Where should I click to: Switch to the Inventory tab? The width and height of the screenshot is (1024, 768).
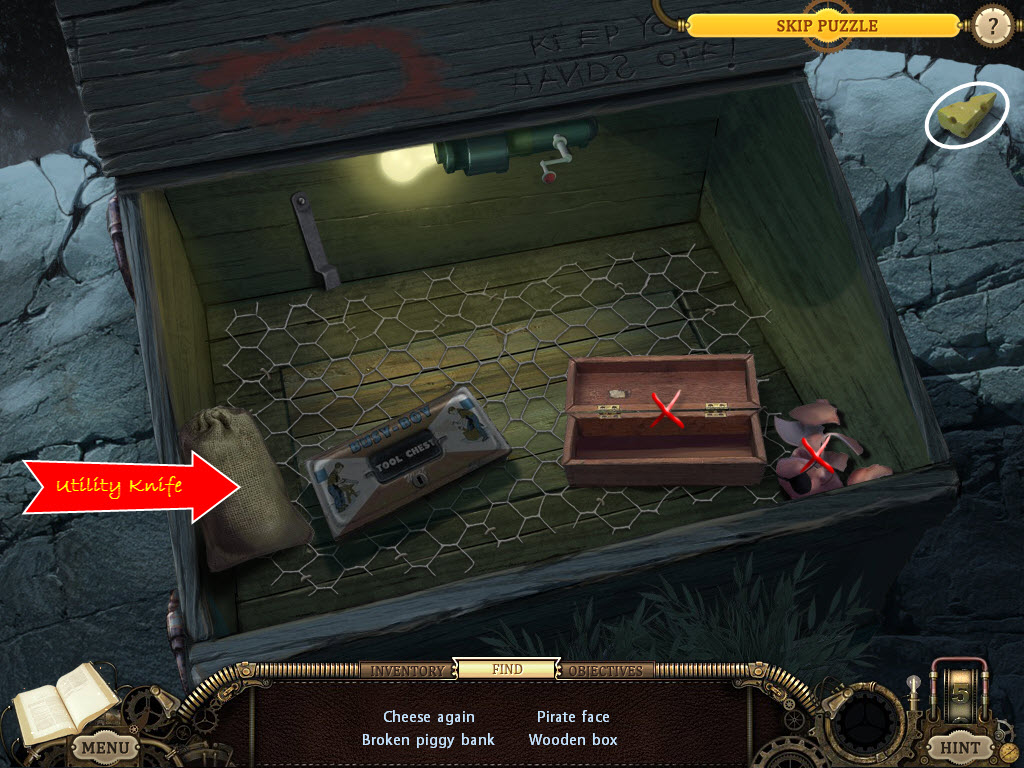408,670
